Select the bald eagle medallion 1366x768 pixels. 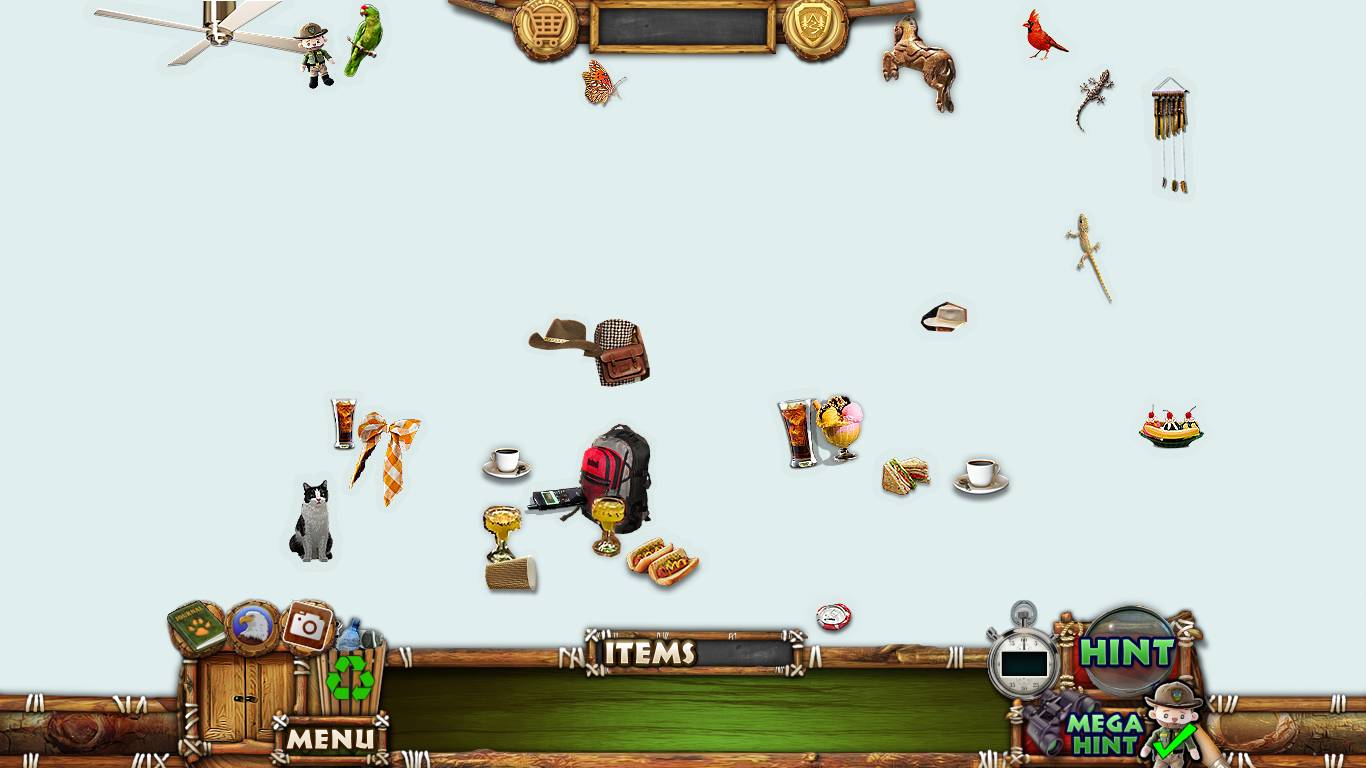(x=253, y=627)
